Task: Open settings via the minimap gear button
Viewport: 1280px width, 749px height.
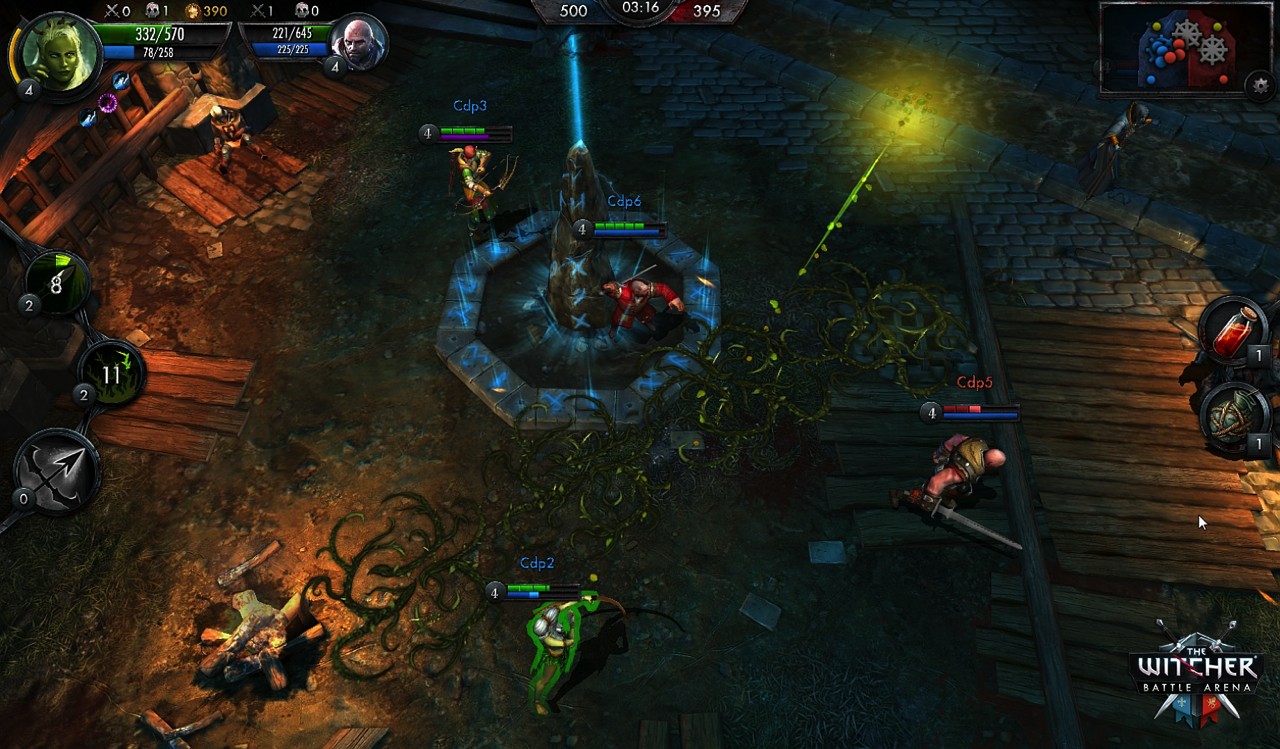Action: pyautogui.click(x=1260, y=86)
